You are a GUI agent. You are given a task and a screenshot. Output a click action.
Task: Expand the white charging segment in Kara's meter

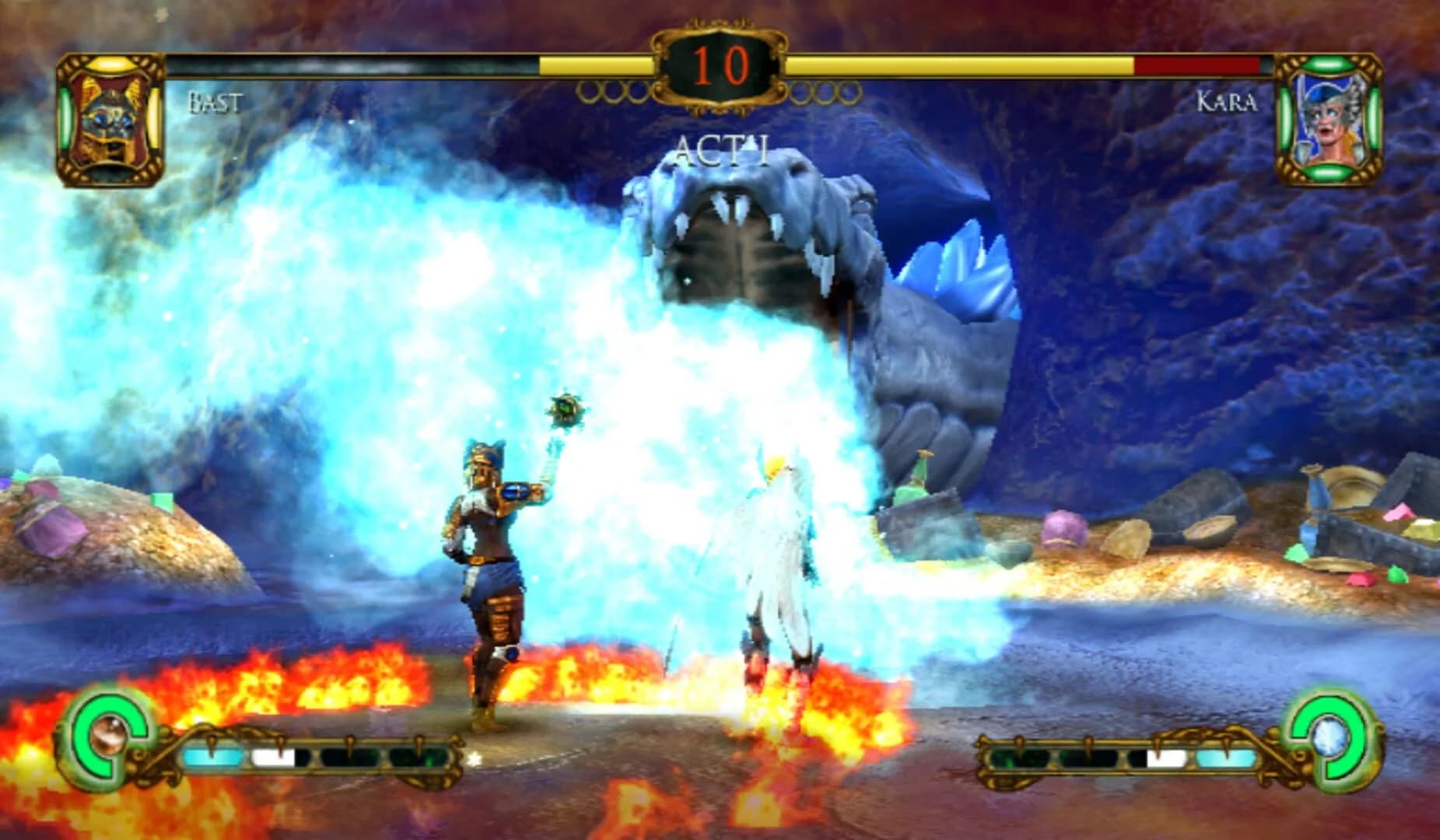point(1165,760)
